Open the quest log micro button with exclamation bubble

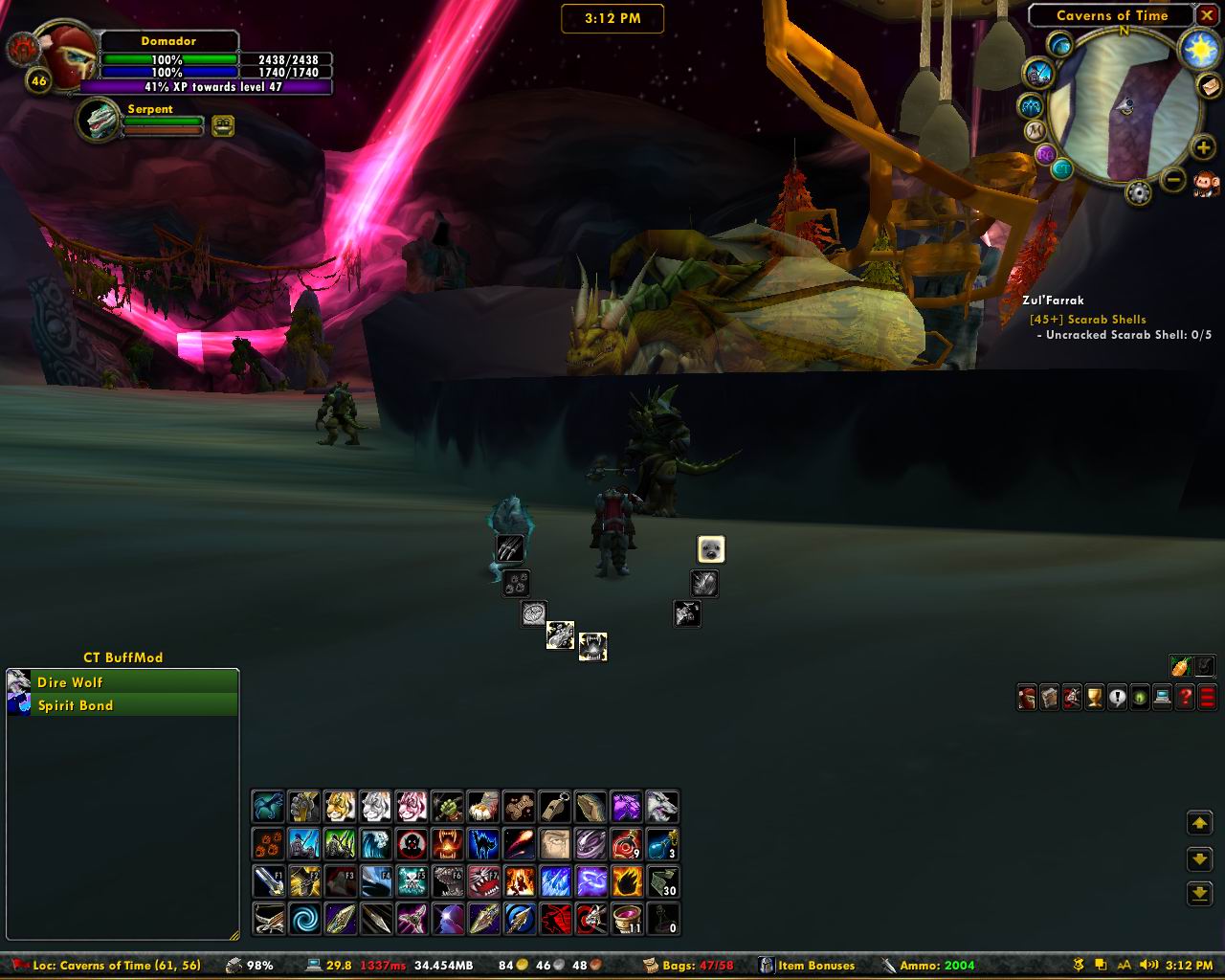click(1117, 698)
